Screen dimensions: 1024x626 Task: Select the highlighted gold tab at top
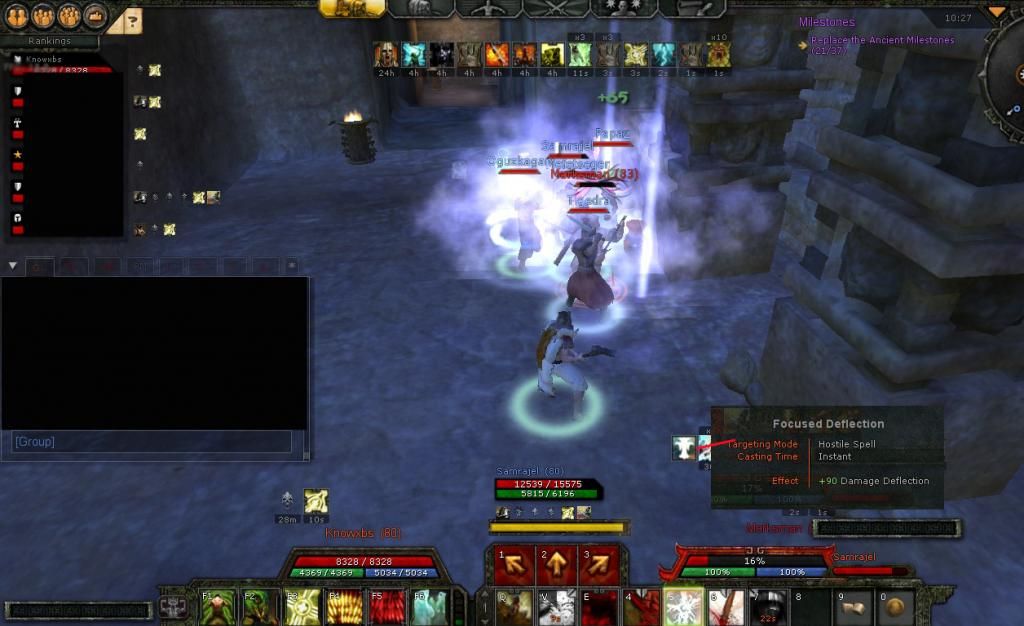pos(352,8)
